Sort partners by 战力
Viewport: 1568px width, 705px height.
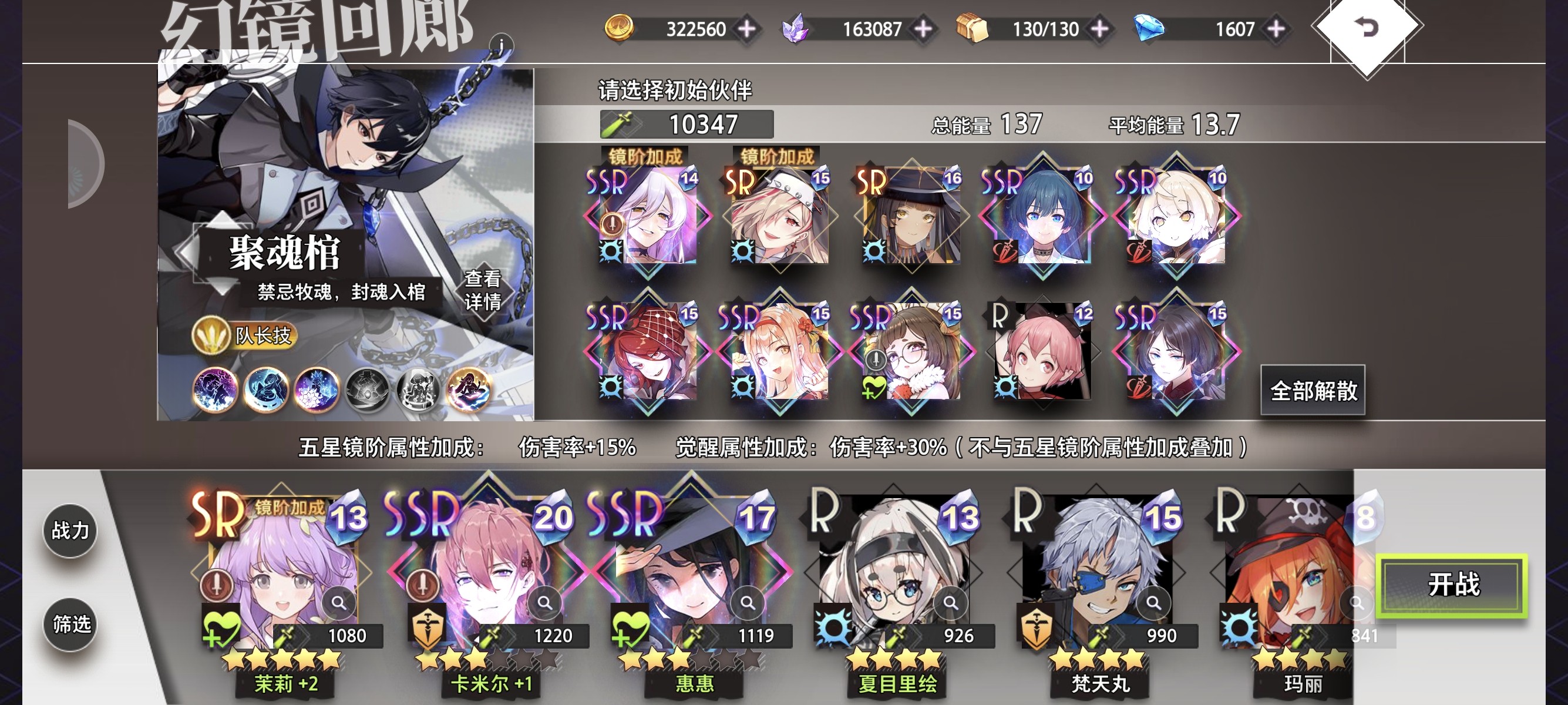point(70,531)
